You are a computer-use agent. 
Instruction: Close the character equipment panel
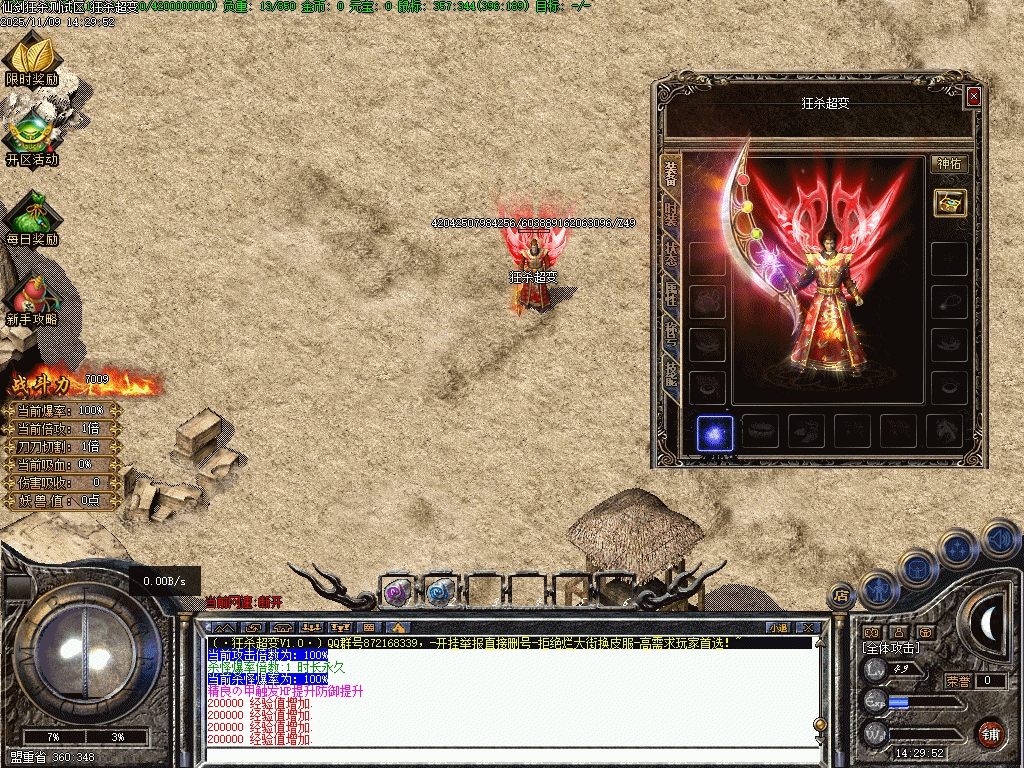click(973, 97)
